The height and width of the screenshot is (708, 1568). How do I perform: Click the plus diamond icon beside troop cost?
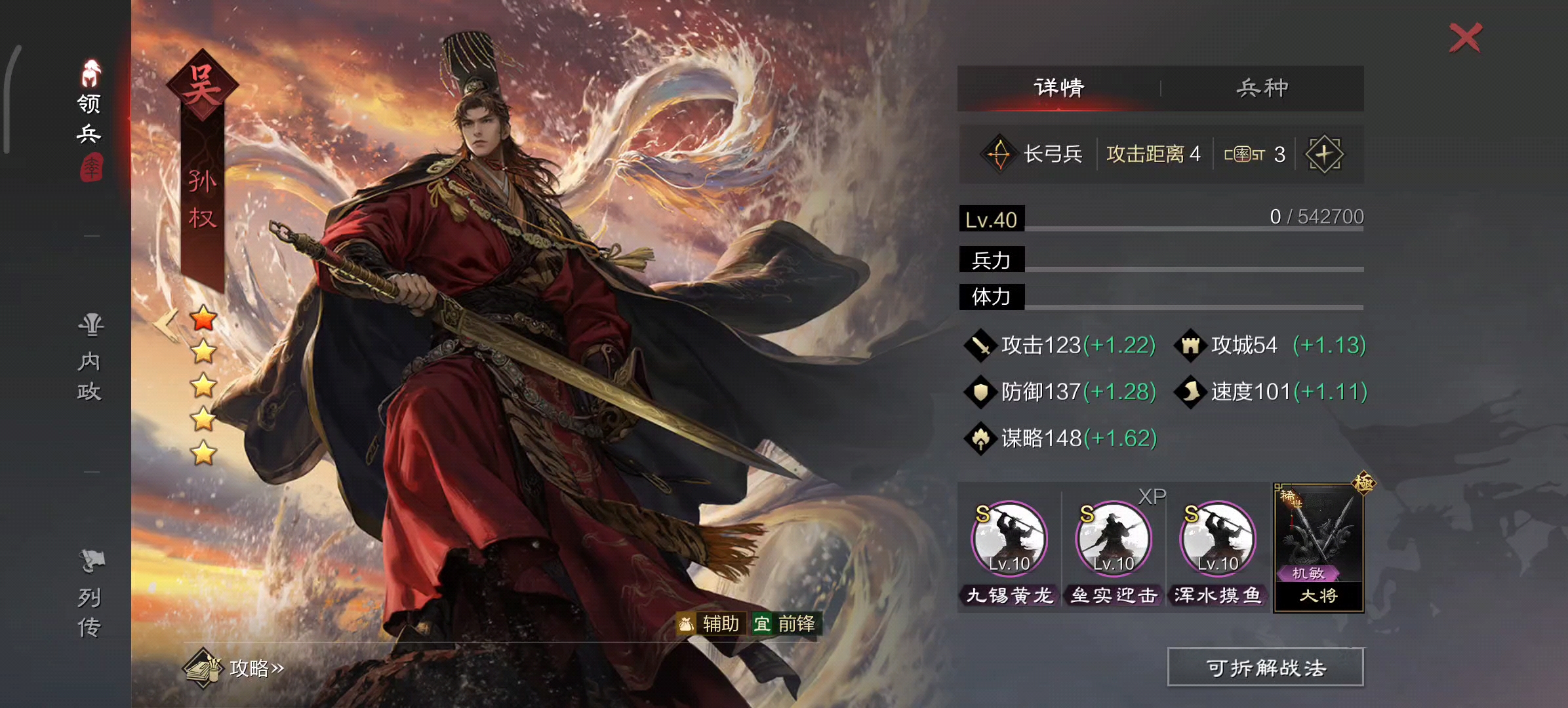coord(1324,154)
